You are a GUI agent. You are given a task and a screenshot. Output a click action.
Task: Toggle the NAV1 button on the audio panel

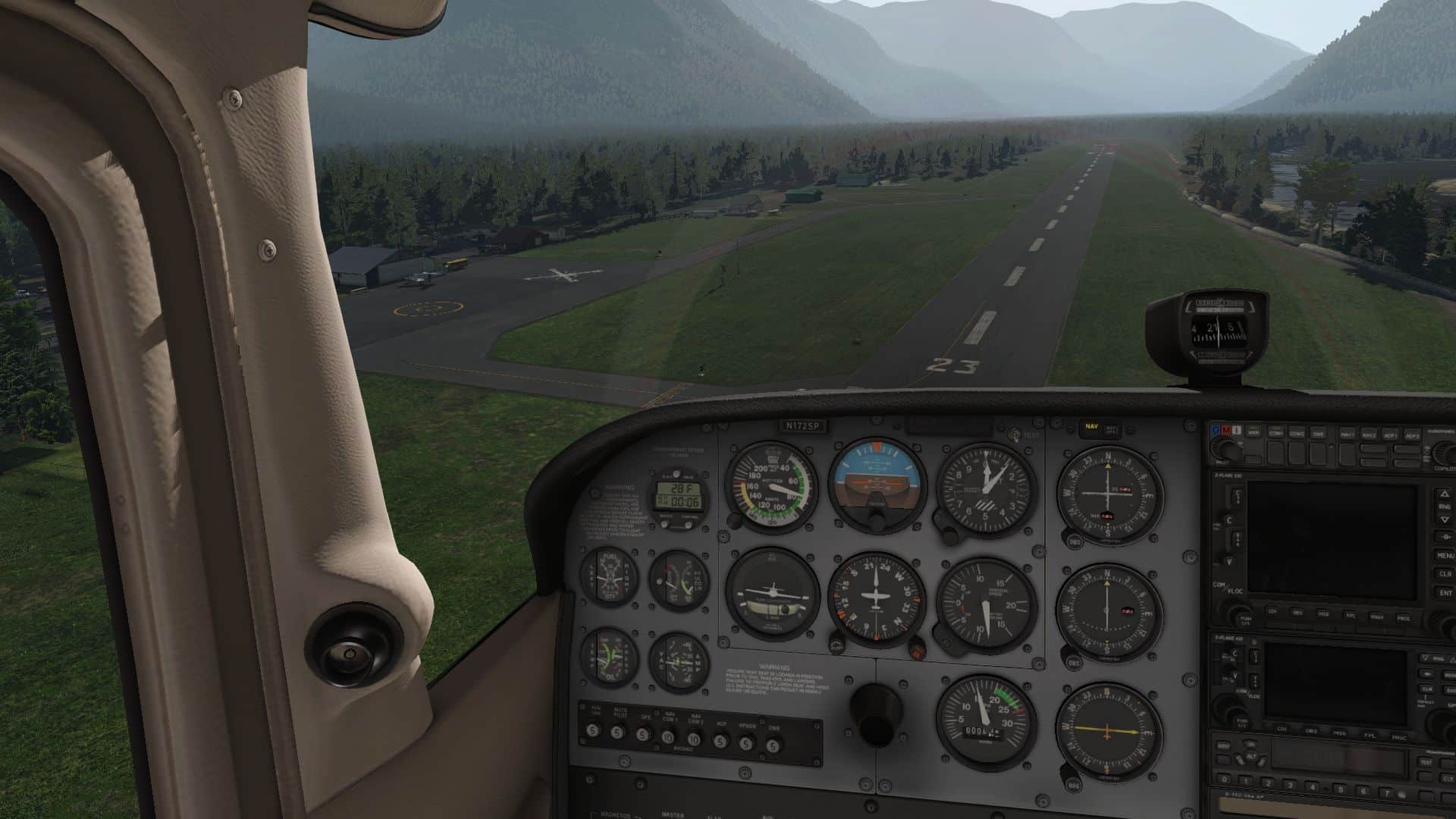pyautogui.click(x=1348, y=435)
